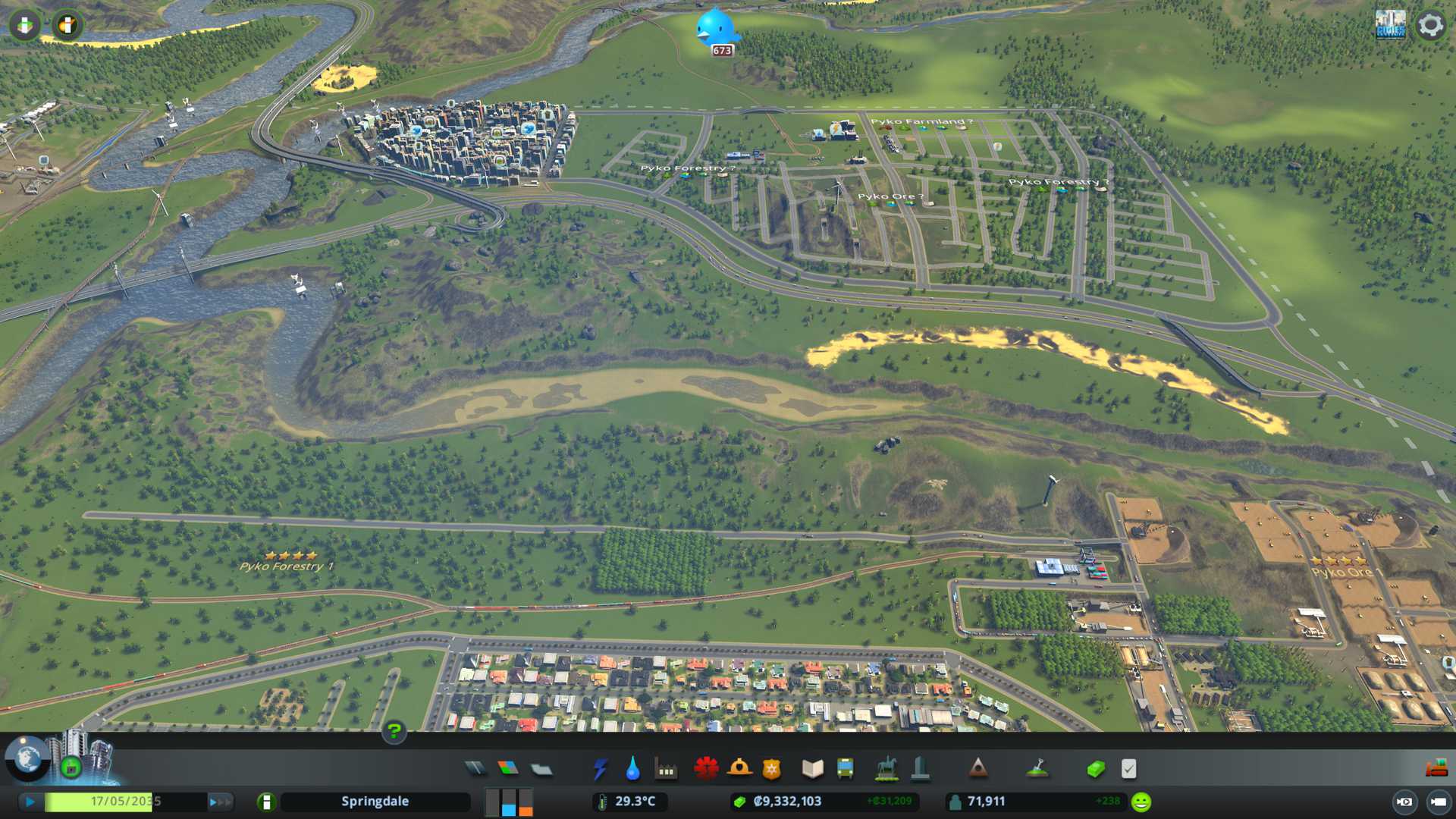The width and height of the screenshot is (1456, 819).
Task: Open the Parks statue menu
Action: (886, 769)
